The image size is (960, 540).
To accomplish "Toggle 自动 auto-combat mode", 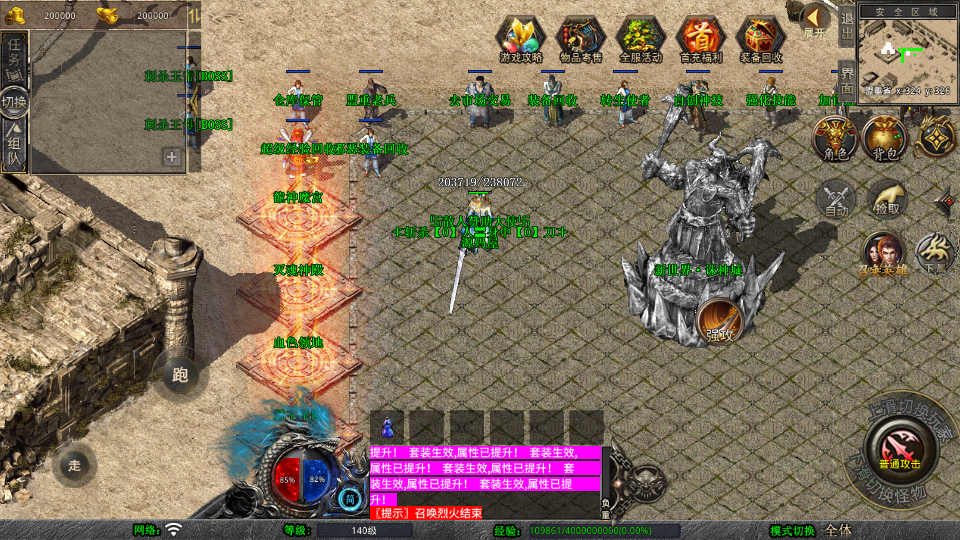I will click(x=836, y=198).
